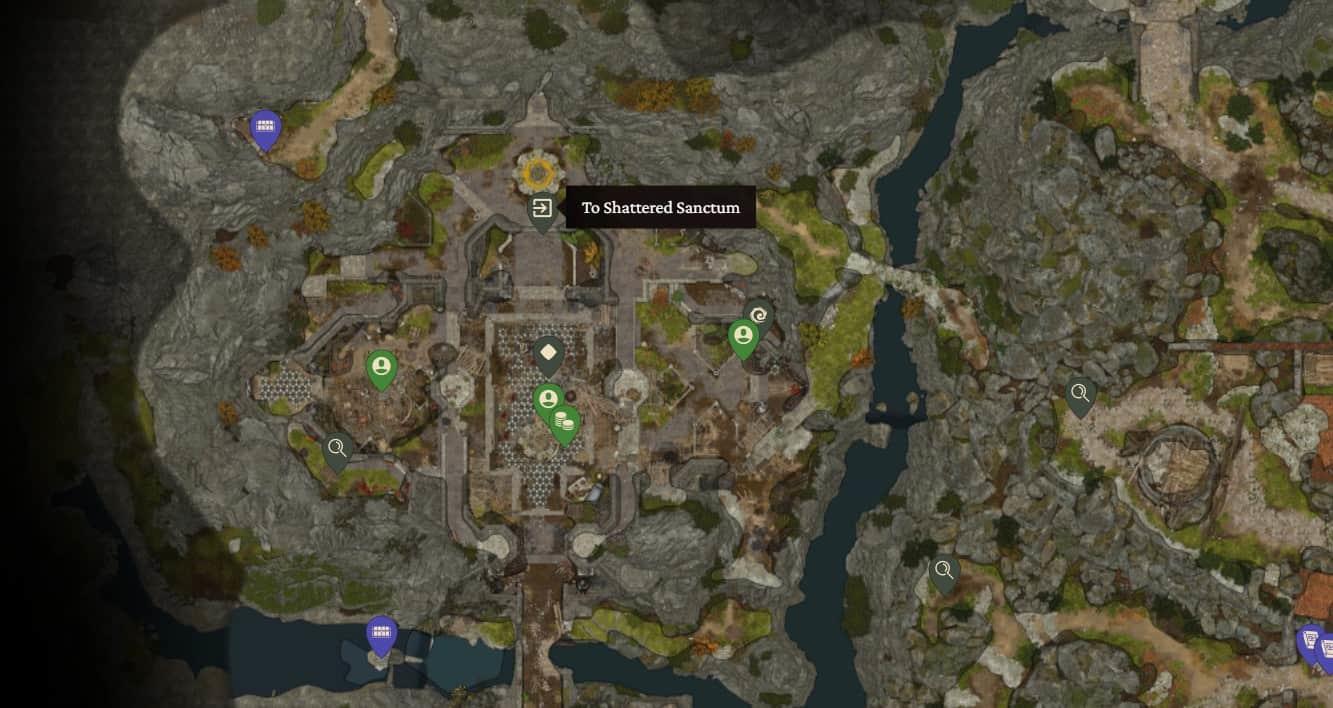Choose the green NPC marker beside the spiral marker

click(x=742, y=336)
